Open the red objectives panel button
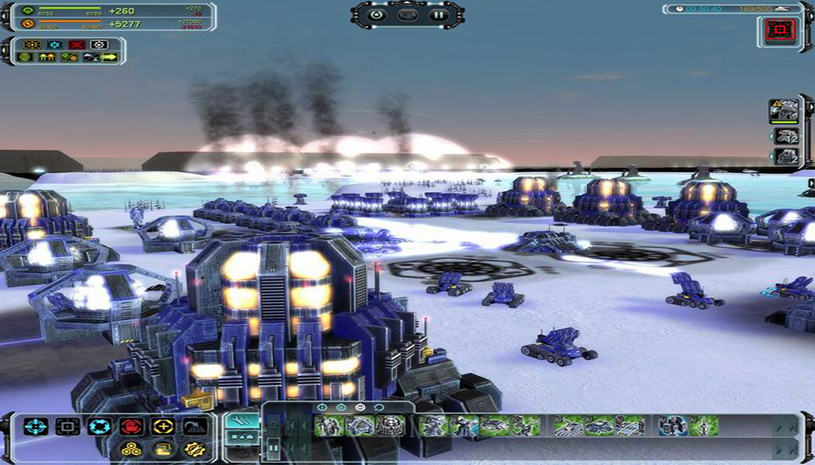 [x=779, y=30]
